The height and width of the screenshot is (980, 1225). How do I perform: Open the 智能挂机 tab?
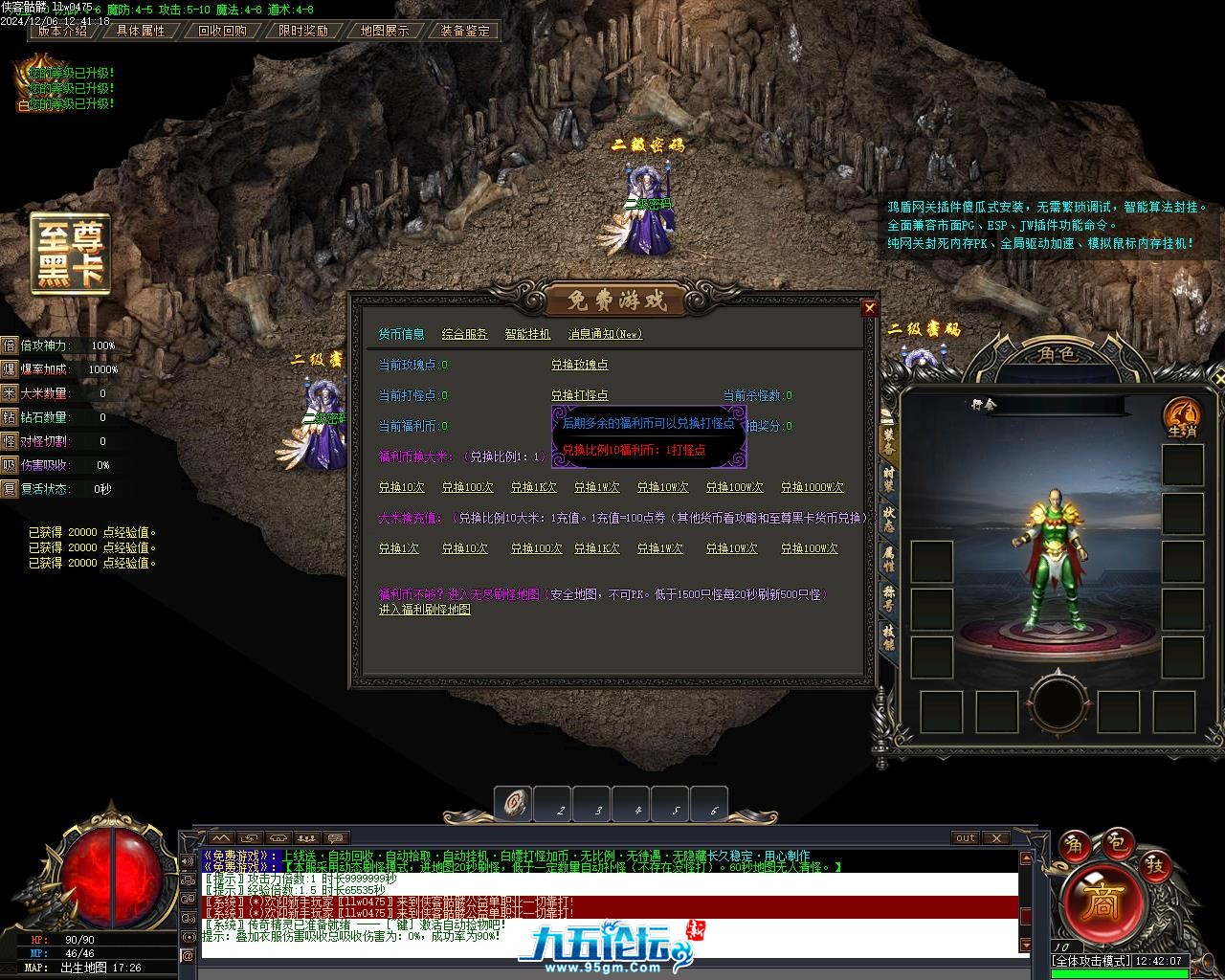click(527, 334)
